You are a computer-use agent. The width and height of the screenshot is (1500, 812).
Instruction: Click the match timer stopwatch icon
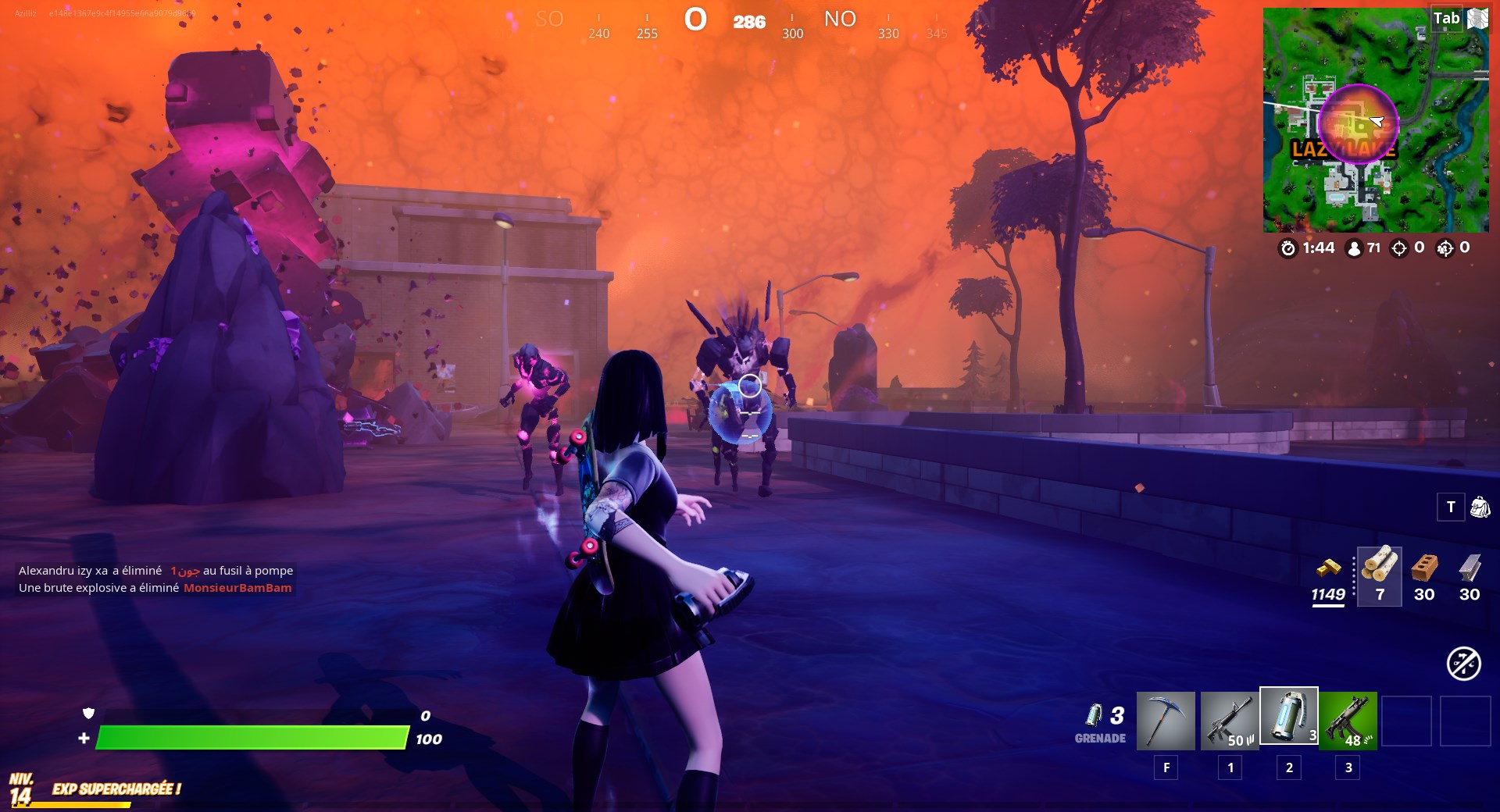click(1290, 250)
